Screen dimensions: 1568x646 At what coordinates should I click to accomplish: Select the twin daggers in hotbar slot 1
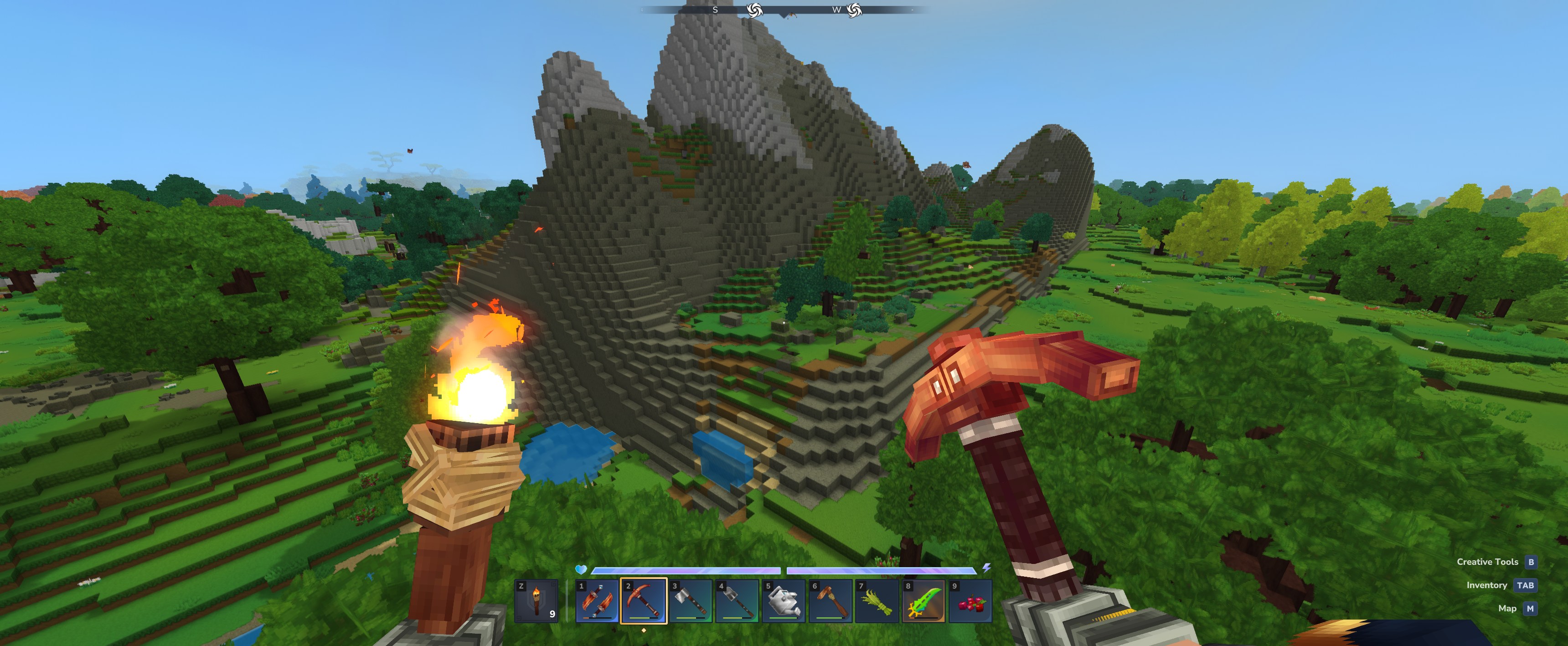pyautogui.click(x=597, y=601)
